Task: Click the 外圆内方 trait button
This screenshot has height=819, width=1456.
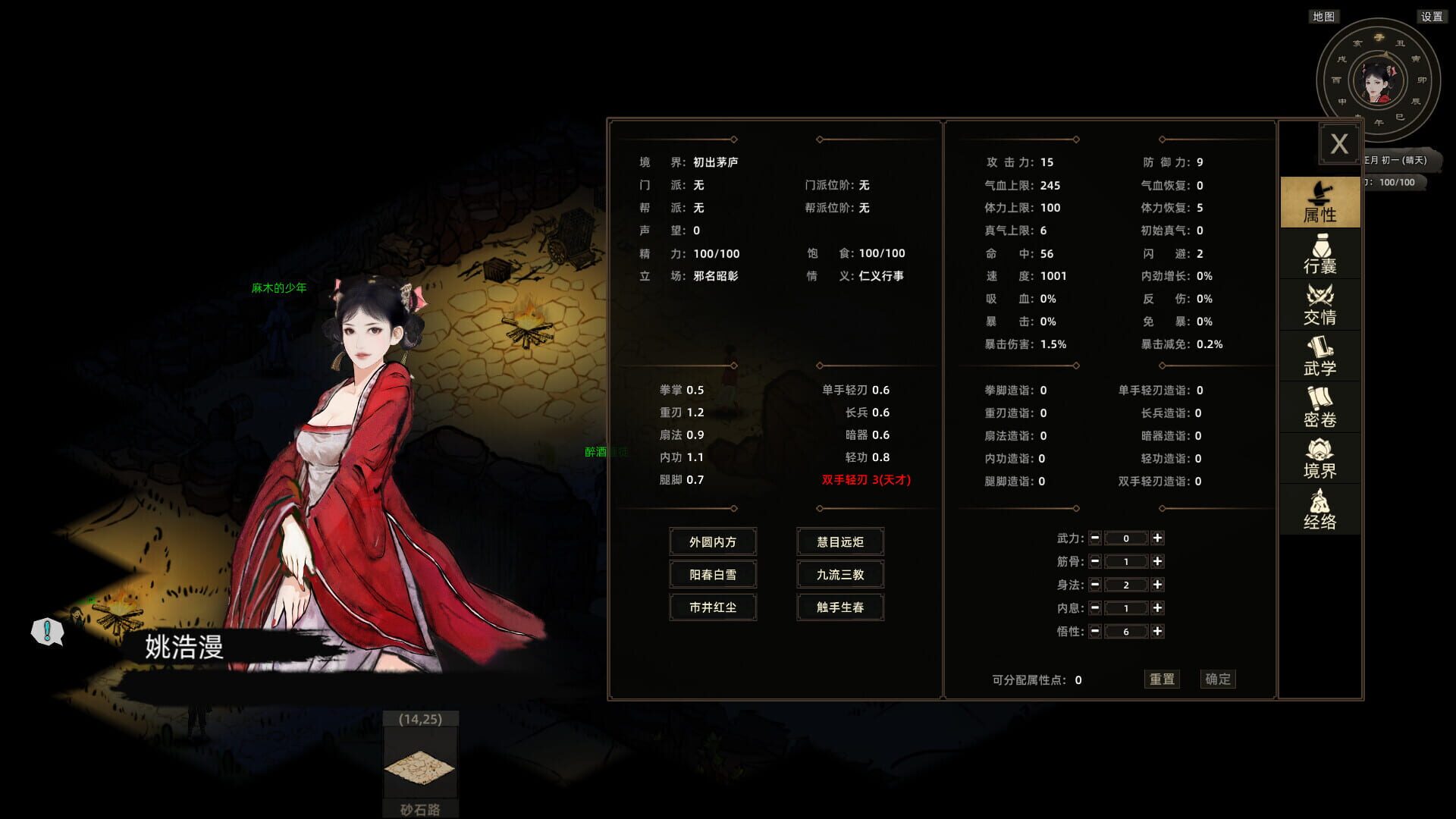Action: (712, 541)
